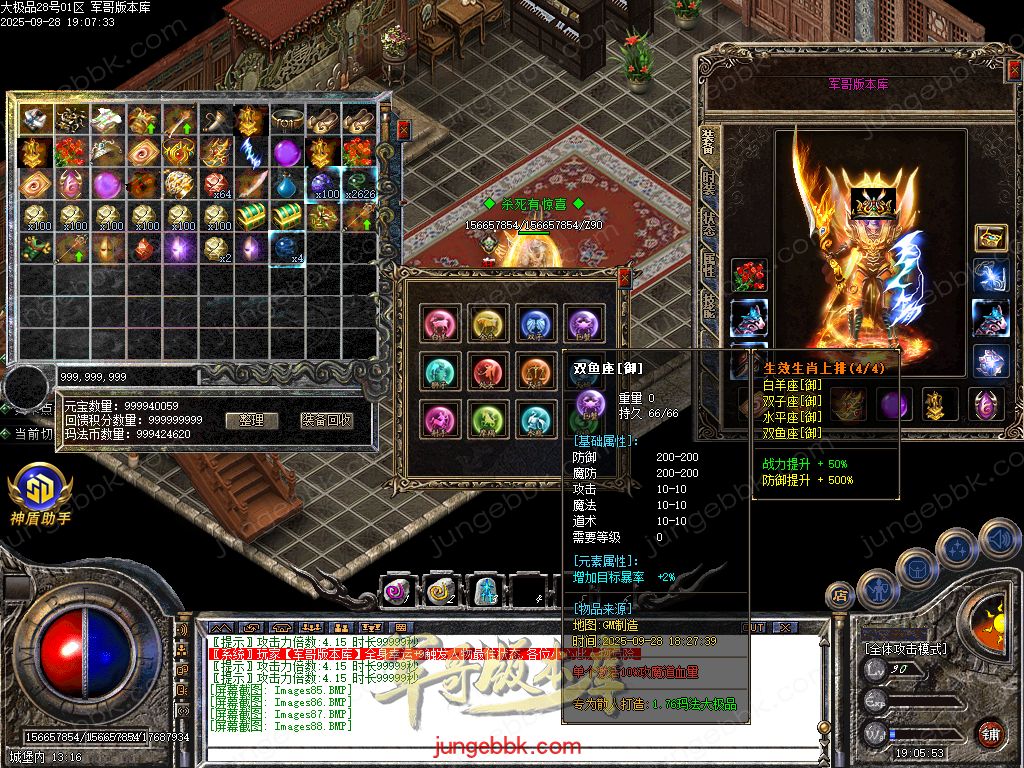Open the 装备回收 equipment recycle
1024x768 pixels.
(x=327, y=420)
